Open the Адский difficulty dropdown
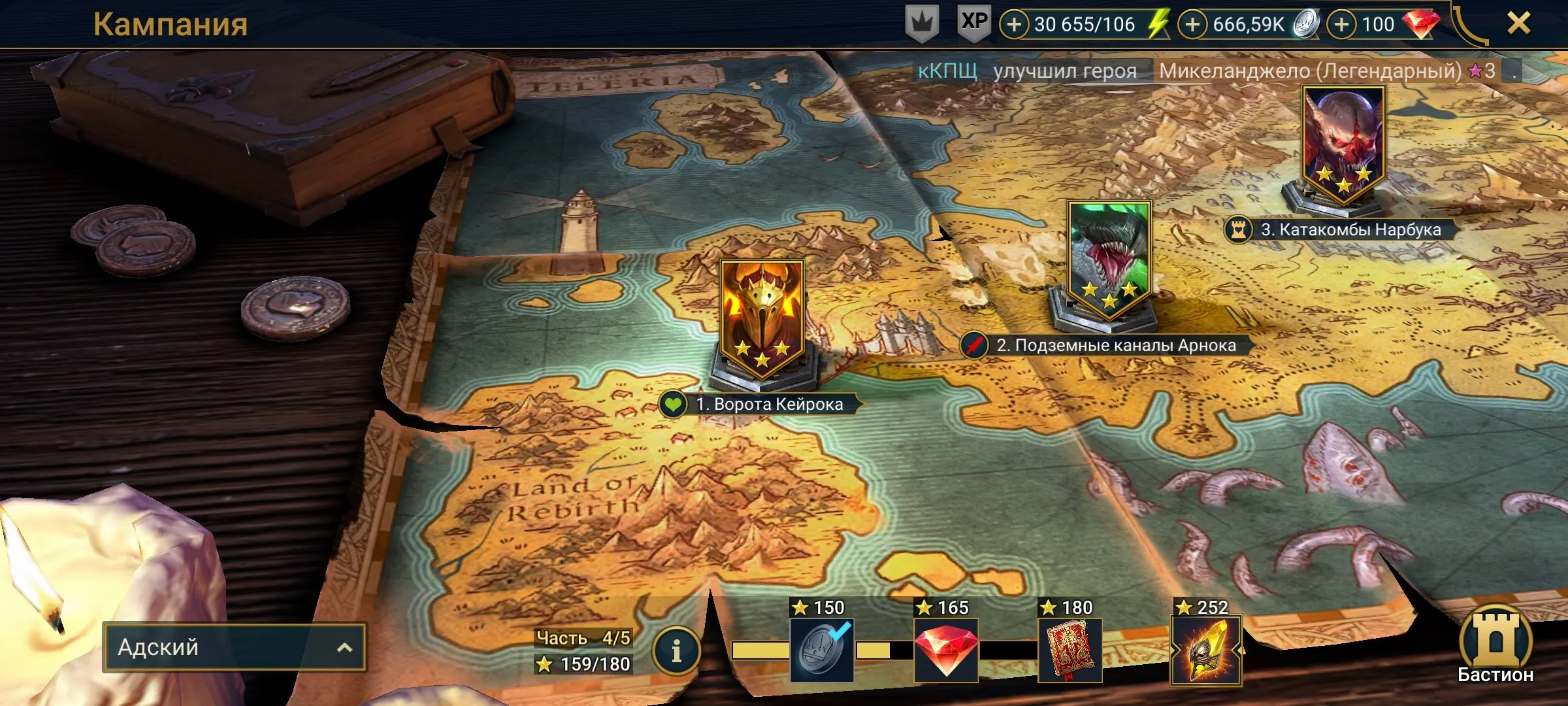 point(235,647)
